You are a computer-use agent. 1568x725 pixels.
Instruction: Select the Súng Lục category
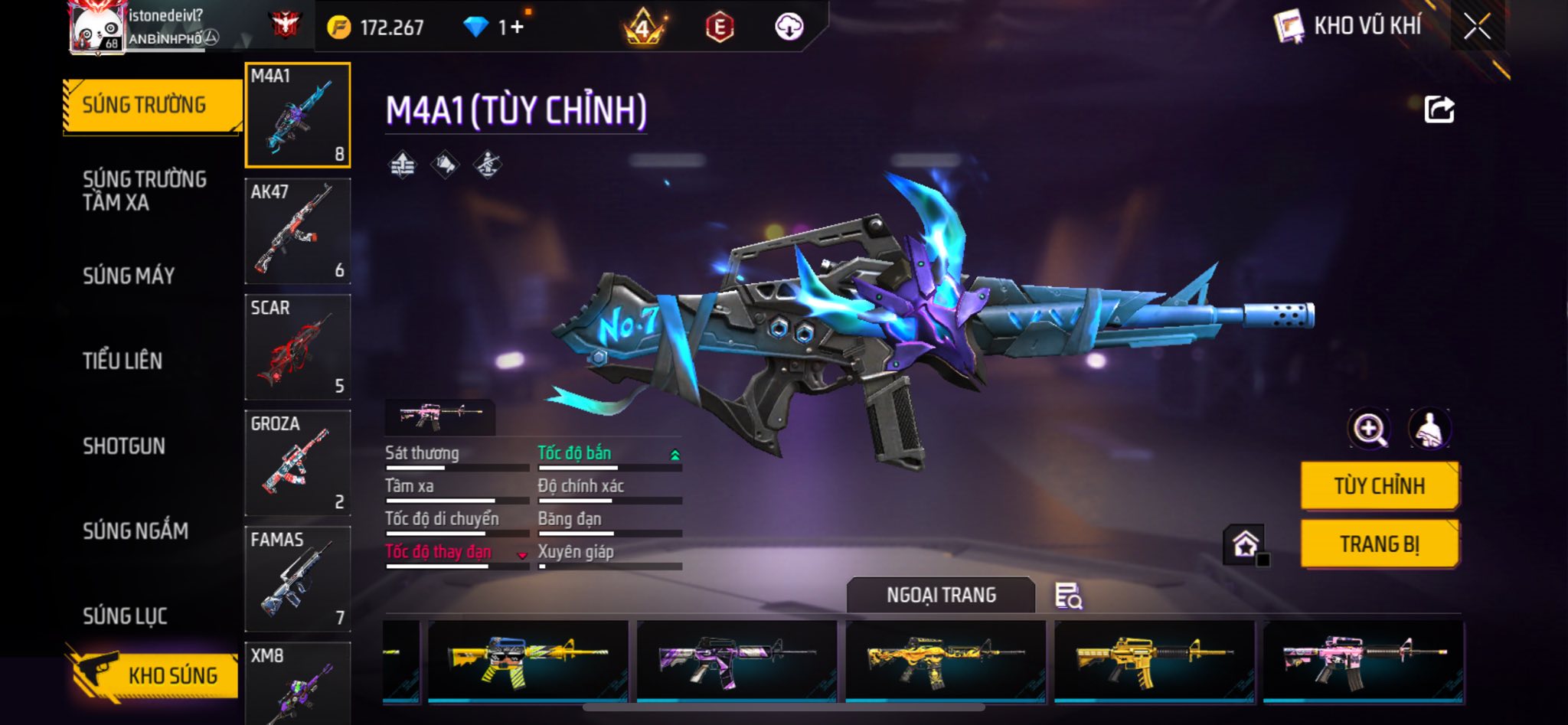pyautogui.click(x=125, y=616)
